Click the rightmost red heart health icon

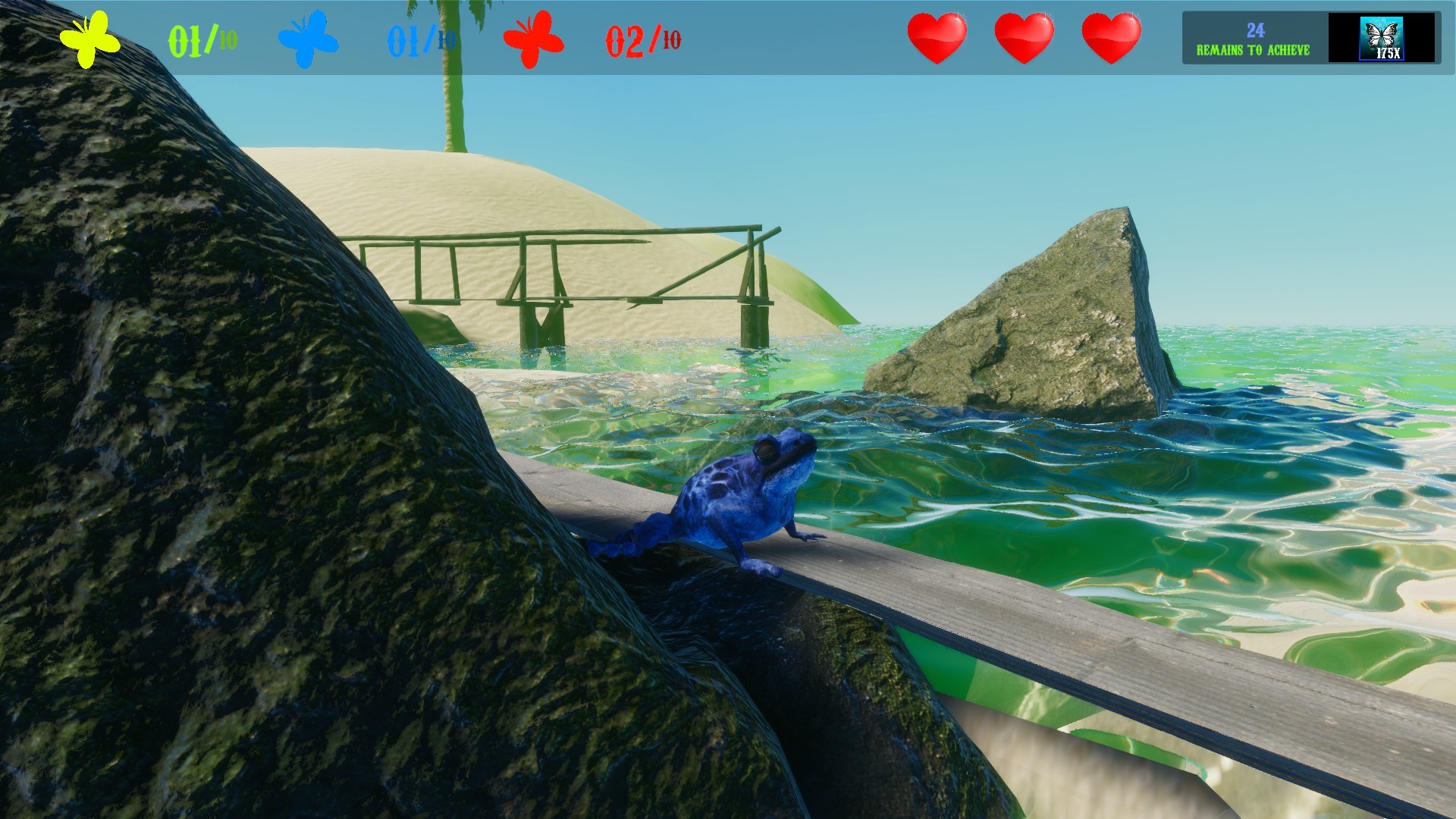tap(1112, 36)
